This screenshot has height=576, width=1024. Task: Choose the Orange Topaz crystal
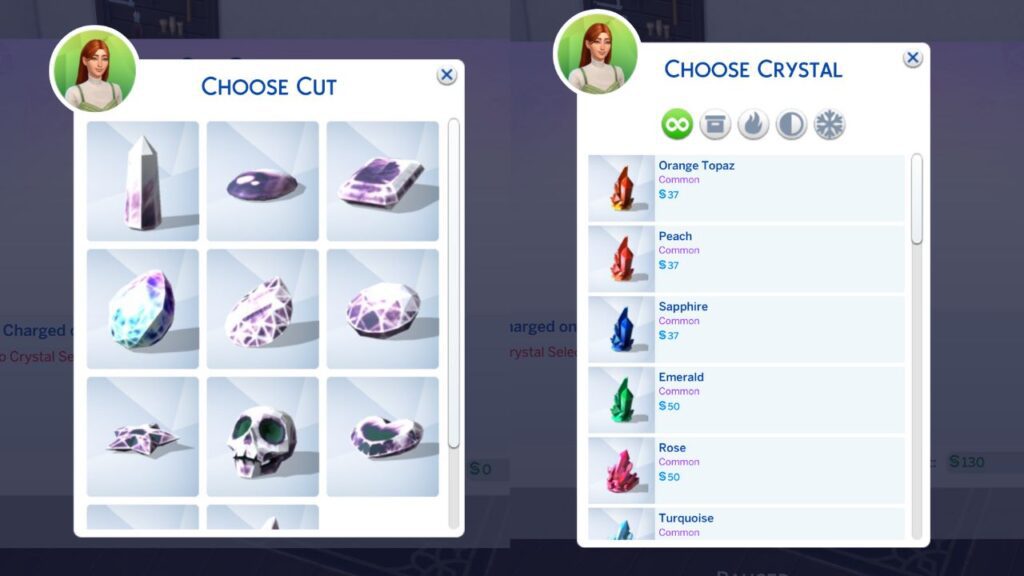[x=746, y=188]
